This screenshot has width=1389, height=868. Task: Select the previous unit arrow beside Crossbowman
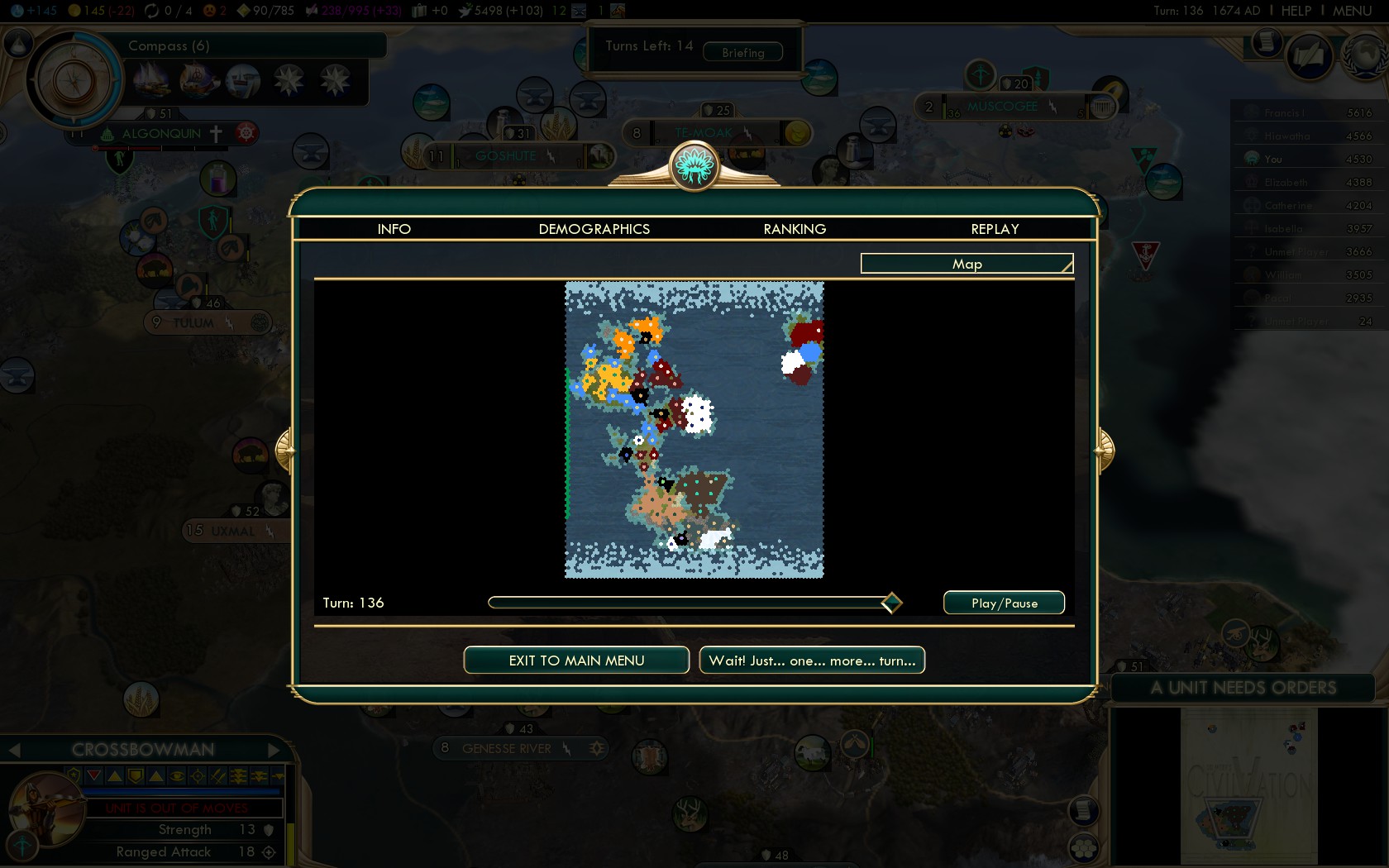[x=14, y=750]
